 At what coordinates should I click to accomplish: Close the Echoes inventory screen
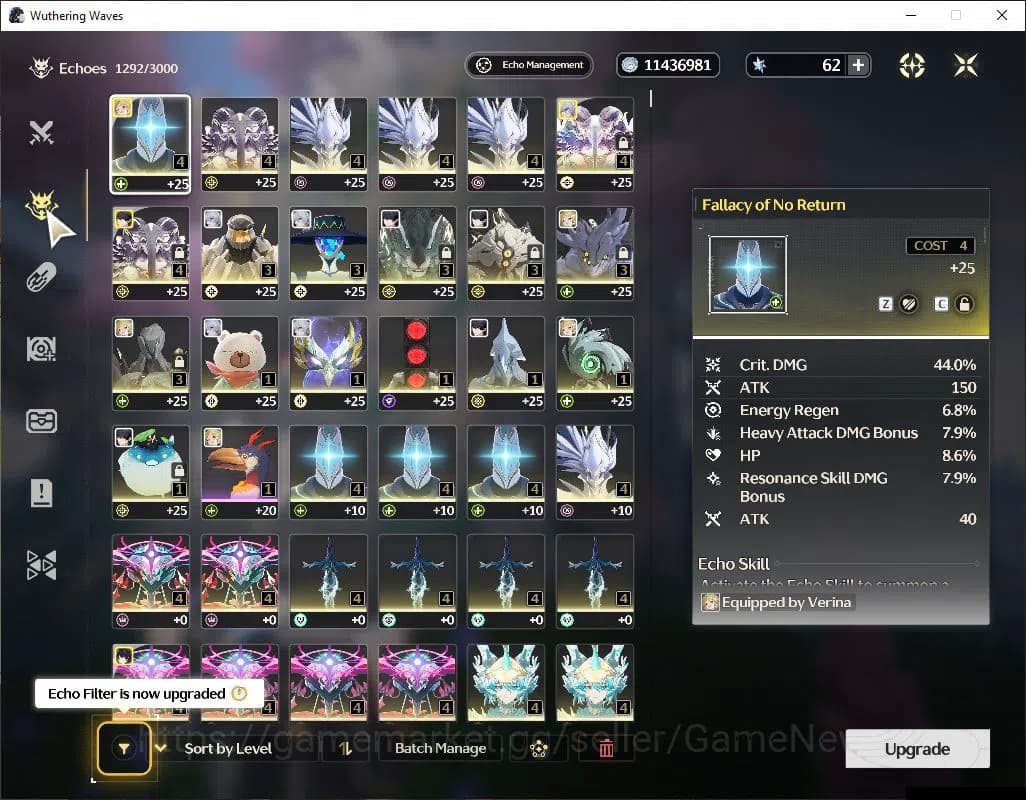[x=965, y=65]
